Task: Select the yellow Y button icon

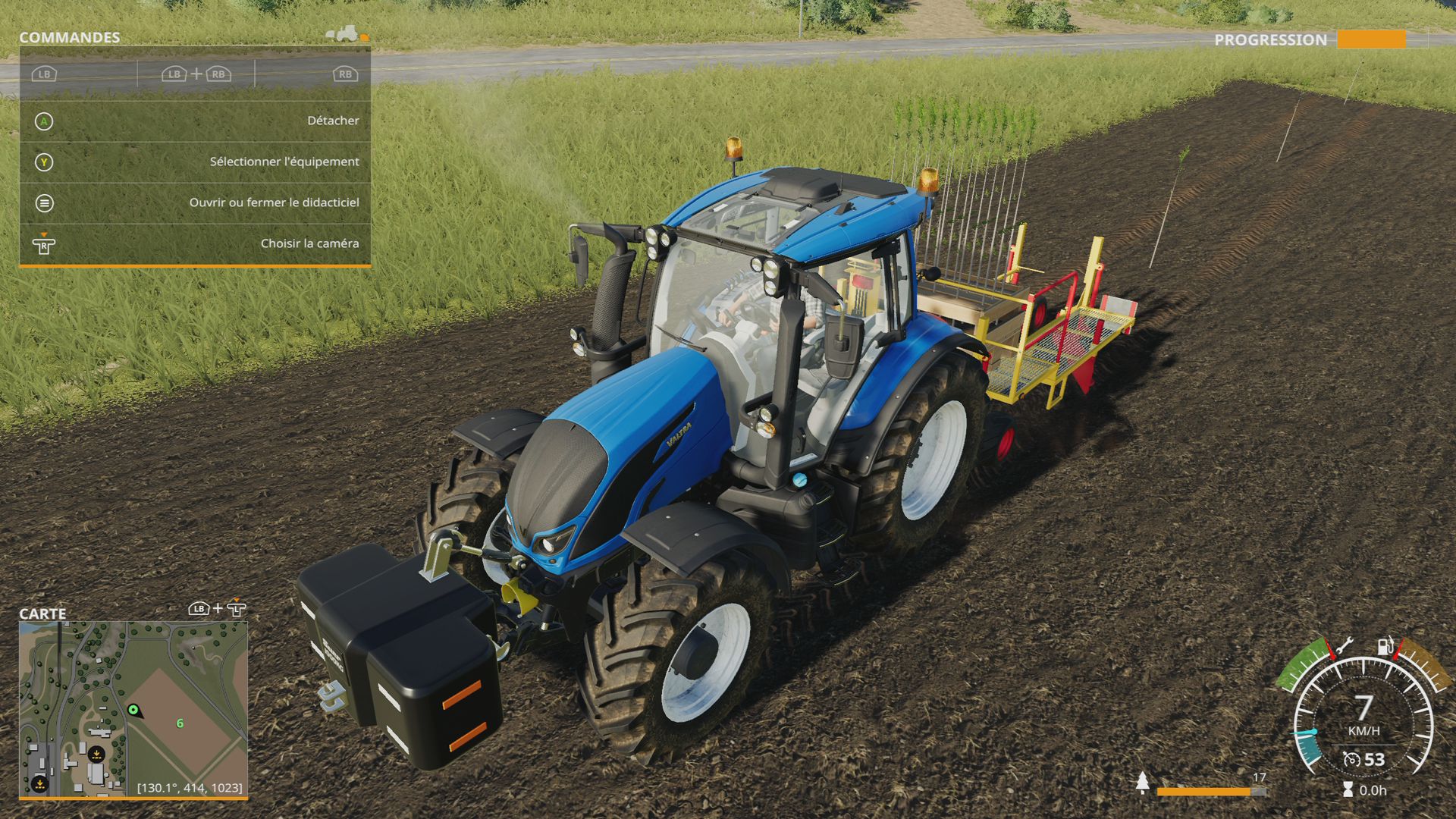Action: [44, 162]
